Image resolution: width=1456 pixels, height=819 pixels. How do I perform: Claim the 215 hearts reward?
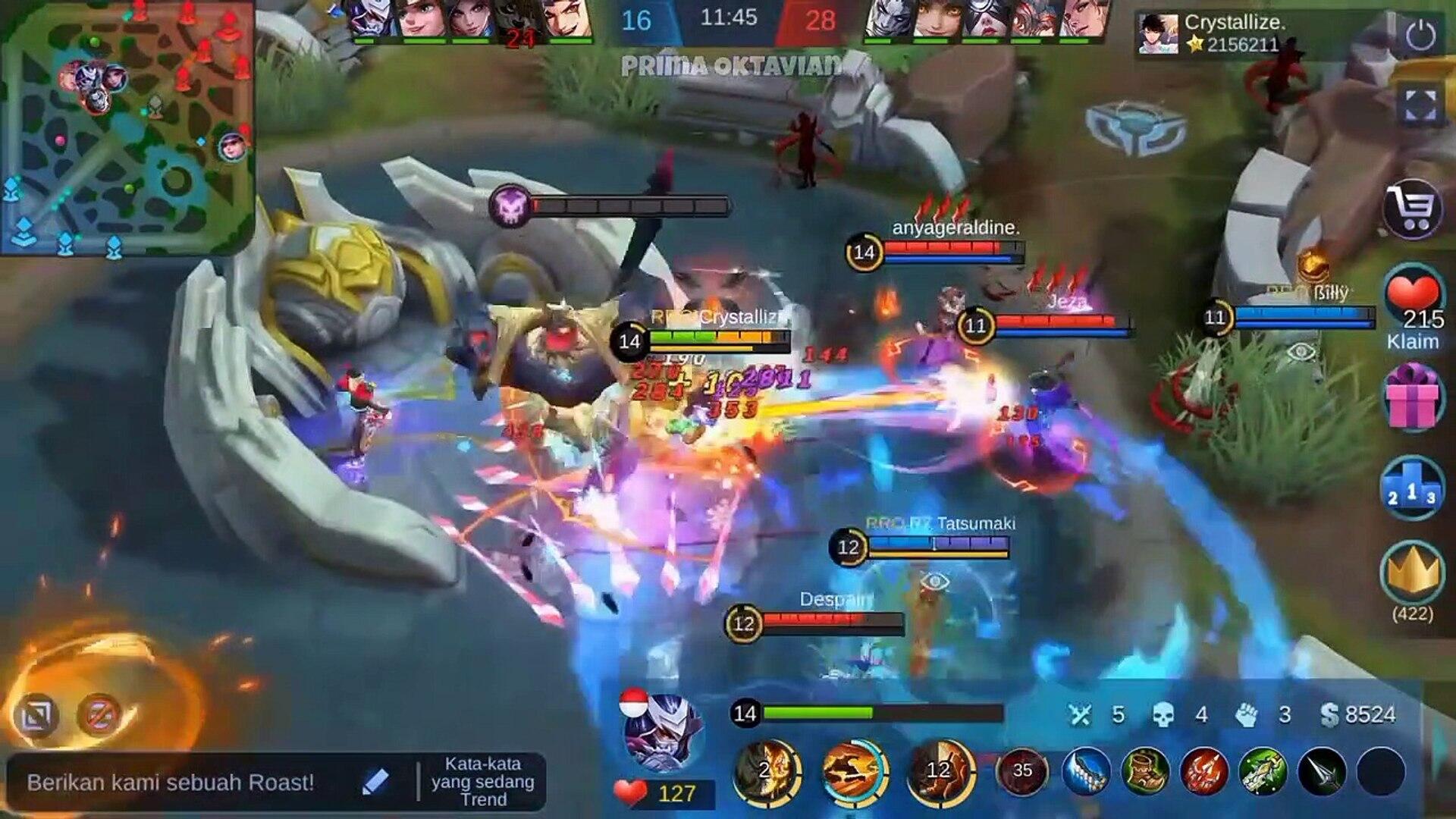point(1412,306)
